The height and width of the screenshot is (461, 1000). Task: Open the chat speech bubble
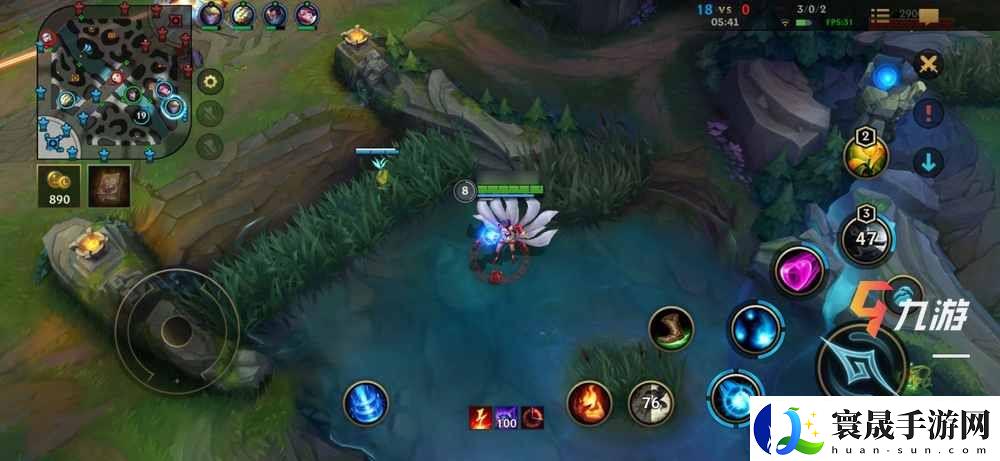[x=929, y=16]
